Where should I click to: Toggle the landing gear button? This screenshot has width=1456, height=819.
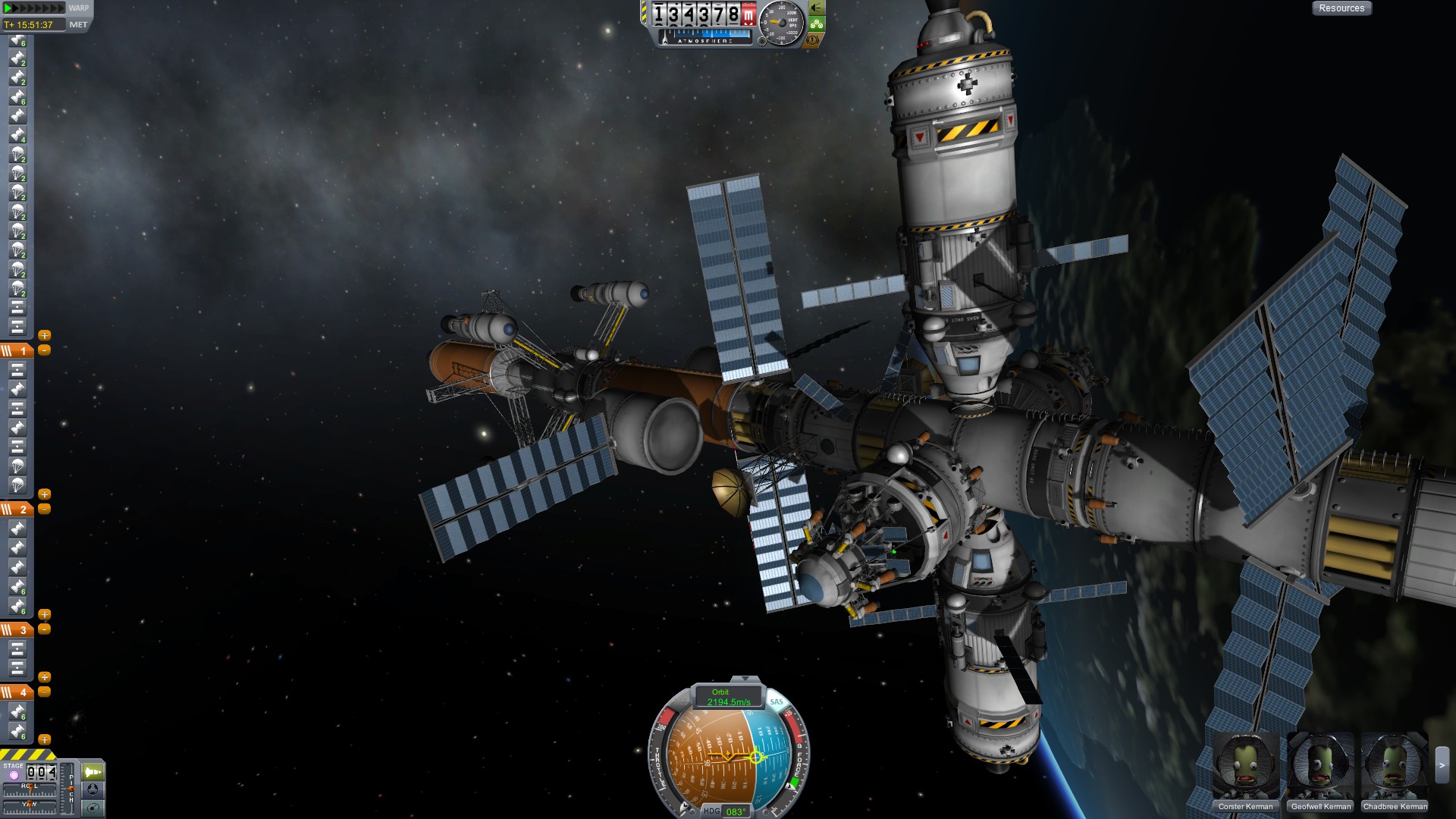816,24
